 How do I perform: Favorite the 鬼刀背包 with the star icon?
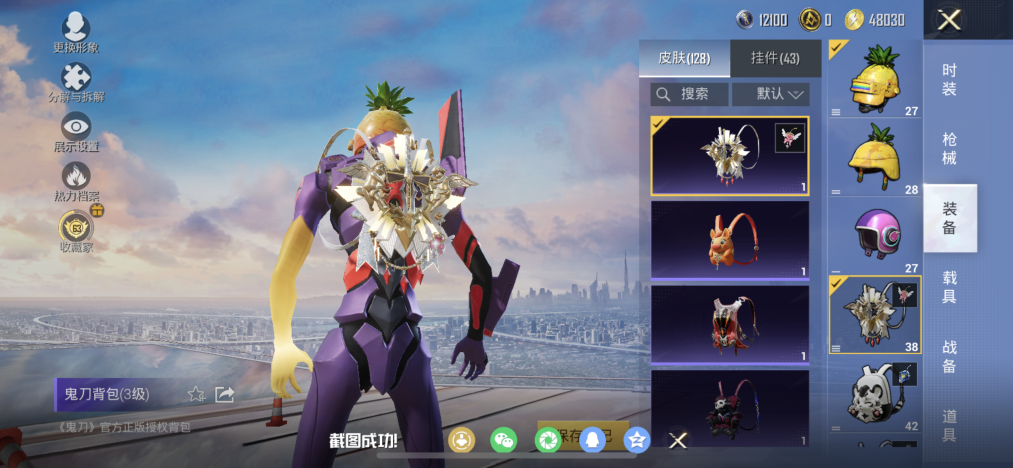(197, 394)
